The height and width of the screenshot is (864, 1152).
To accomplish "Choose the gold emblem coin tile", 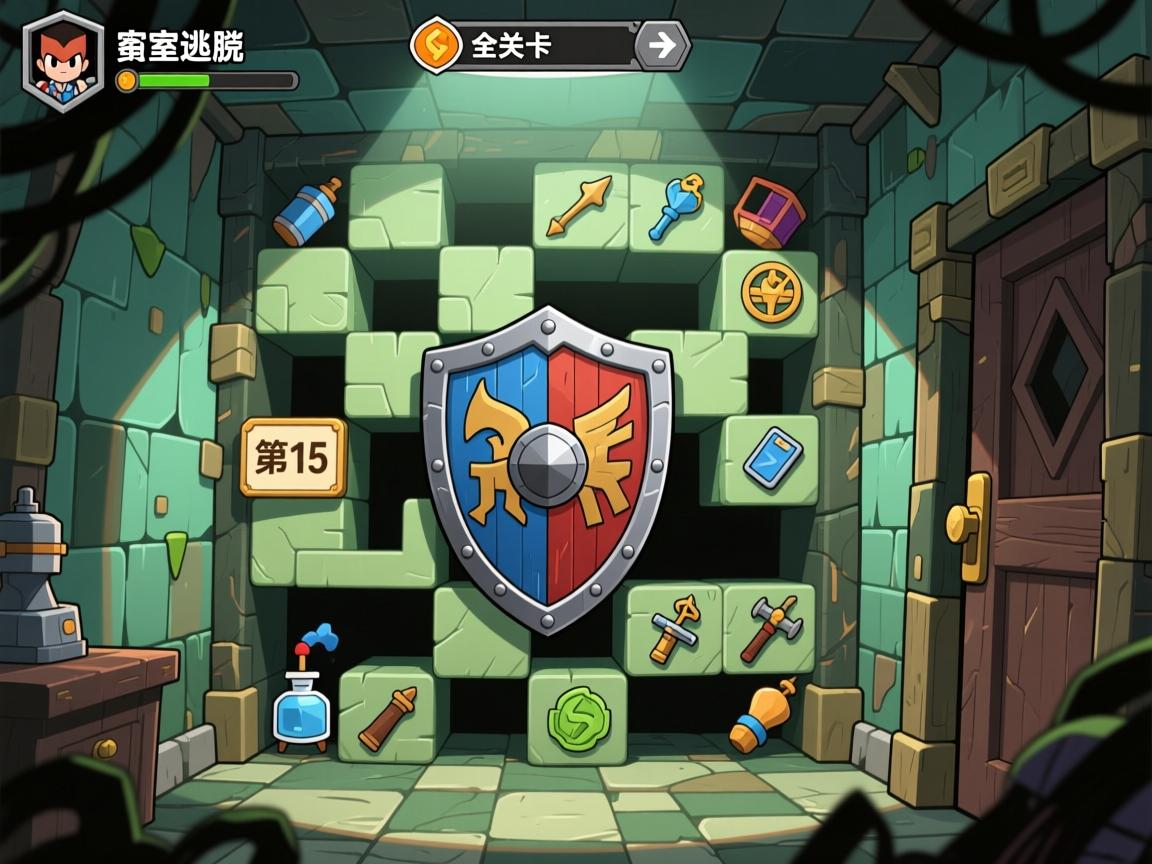I will pos(771,291).
